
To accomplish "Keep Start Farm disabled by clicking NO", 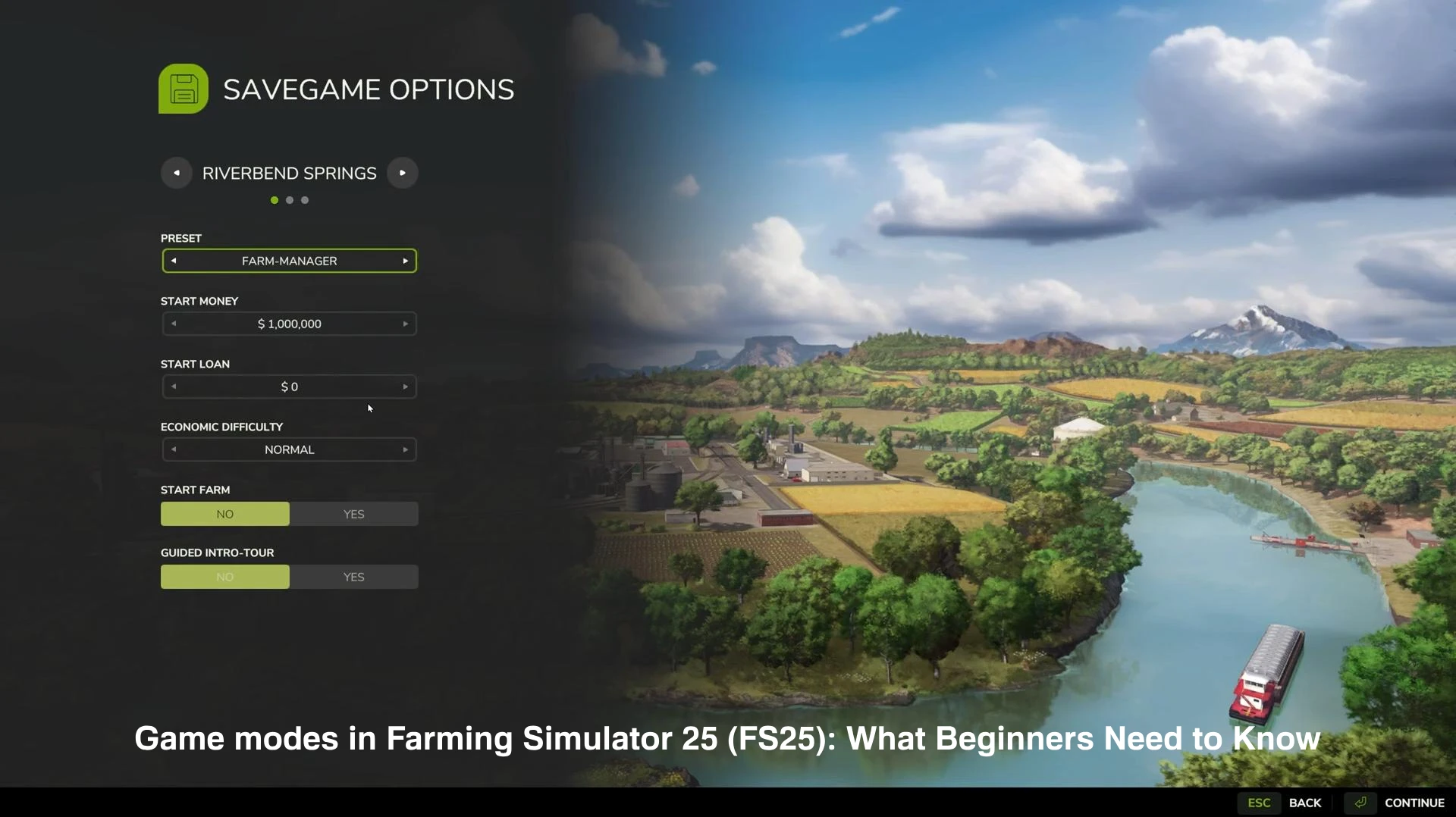I will [224, 514].
